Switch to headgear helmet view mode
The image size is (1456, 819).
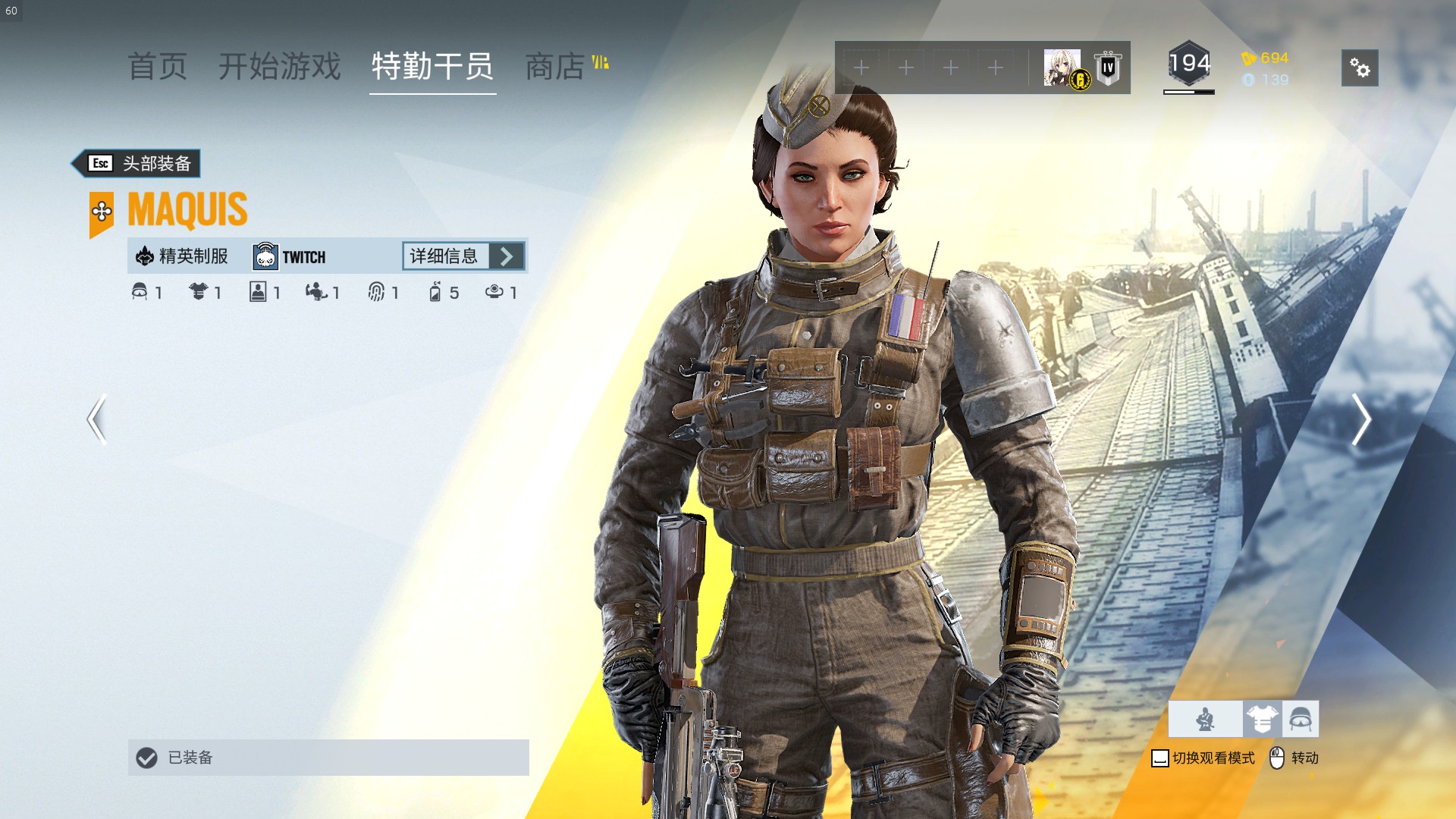pos(1301,719)
